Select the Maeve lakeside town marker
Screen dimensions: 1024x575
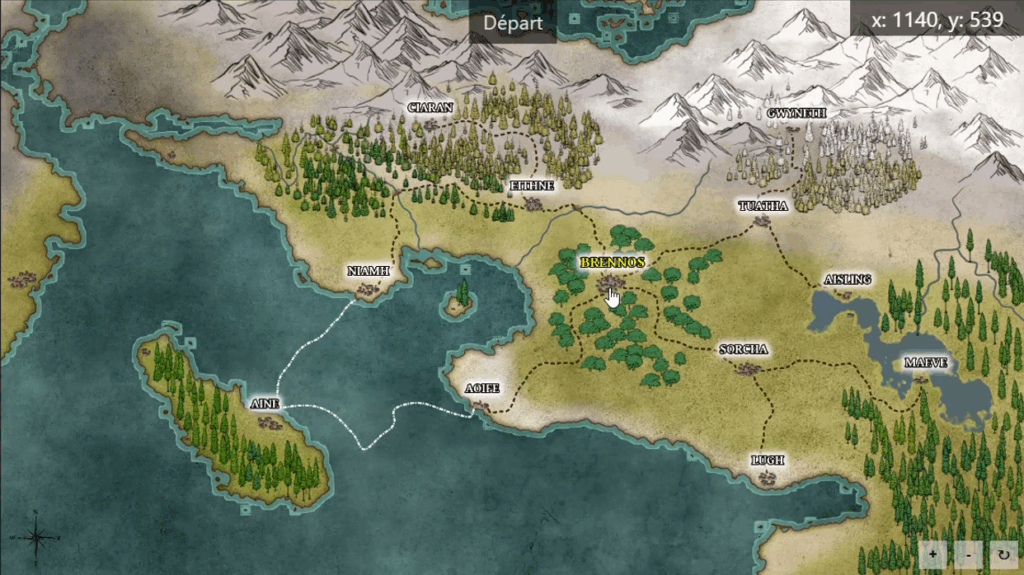point(921,379)
